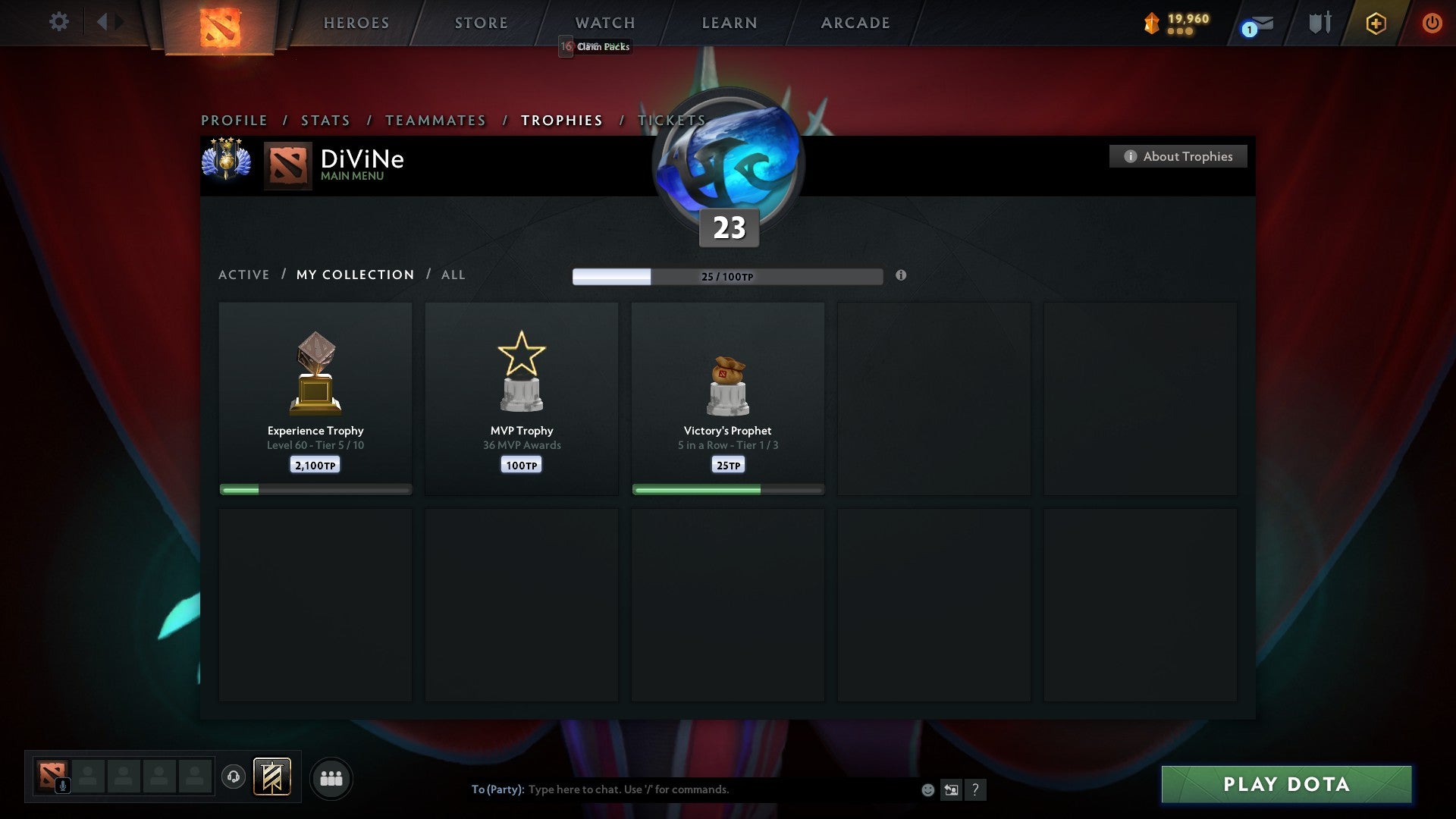Click the power icon to exit Dota

point(1432,23)
